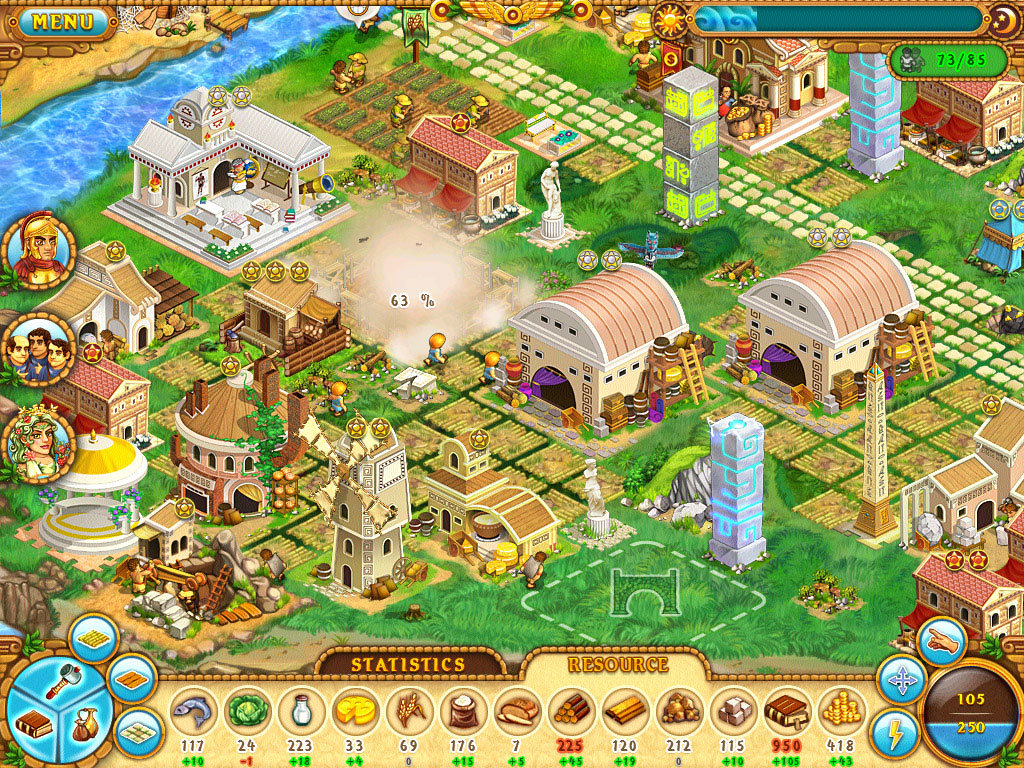Activate the four-arrow move tool
This screenshot has width=1024, height=768.
(900, 682)
